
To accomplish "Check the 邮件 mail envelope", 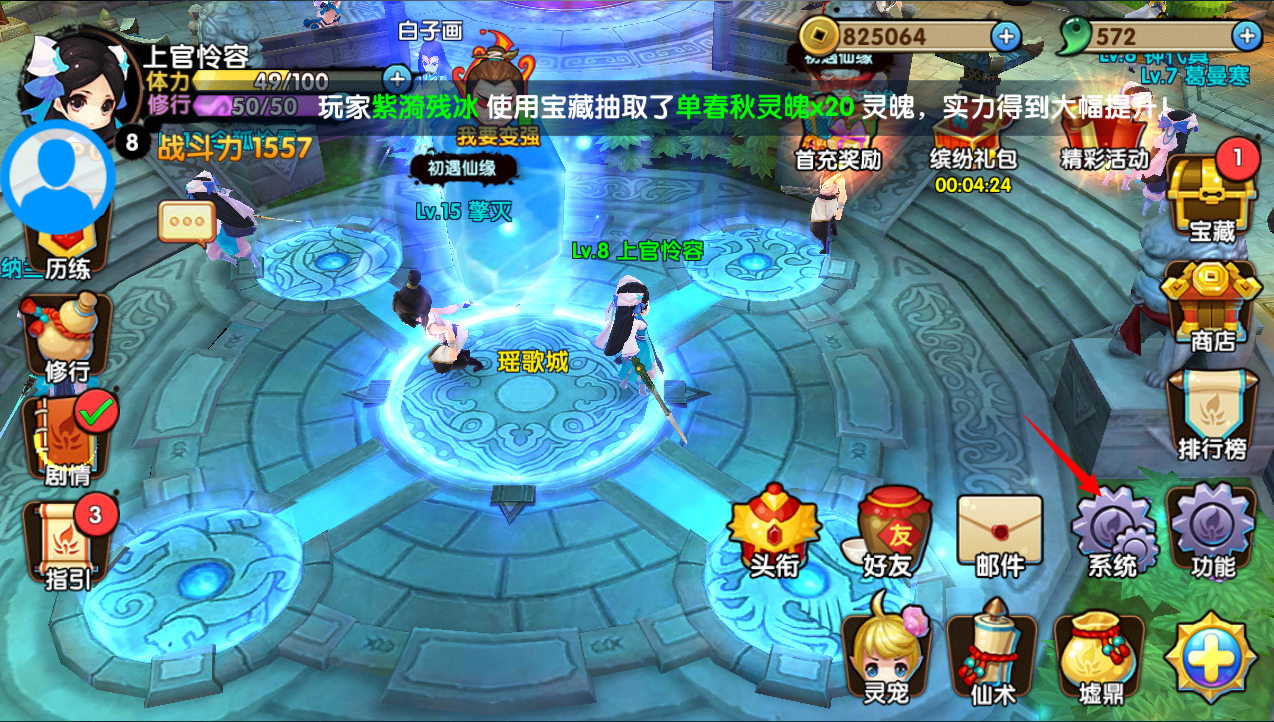I will (x=999, y=533).
